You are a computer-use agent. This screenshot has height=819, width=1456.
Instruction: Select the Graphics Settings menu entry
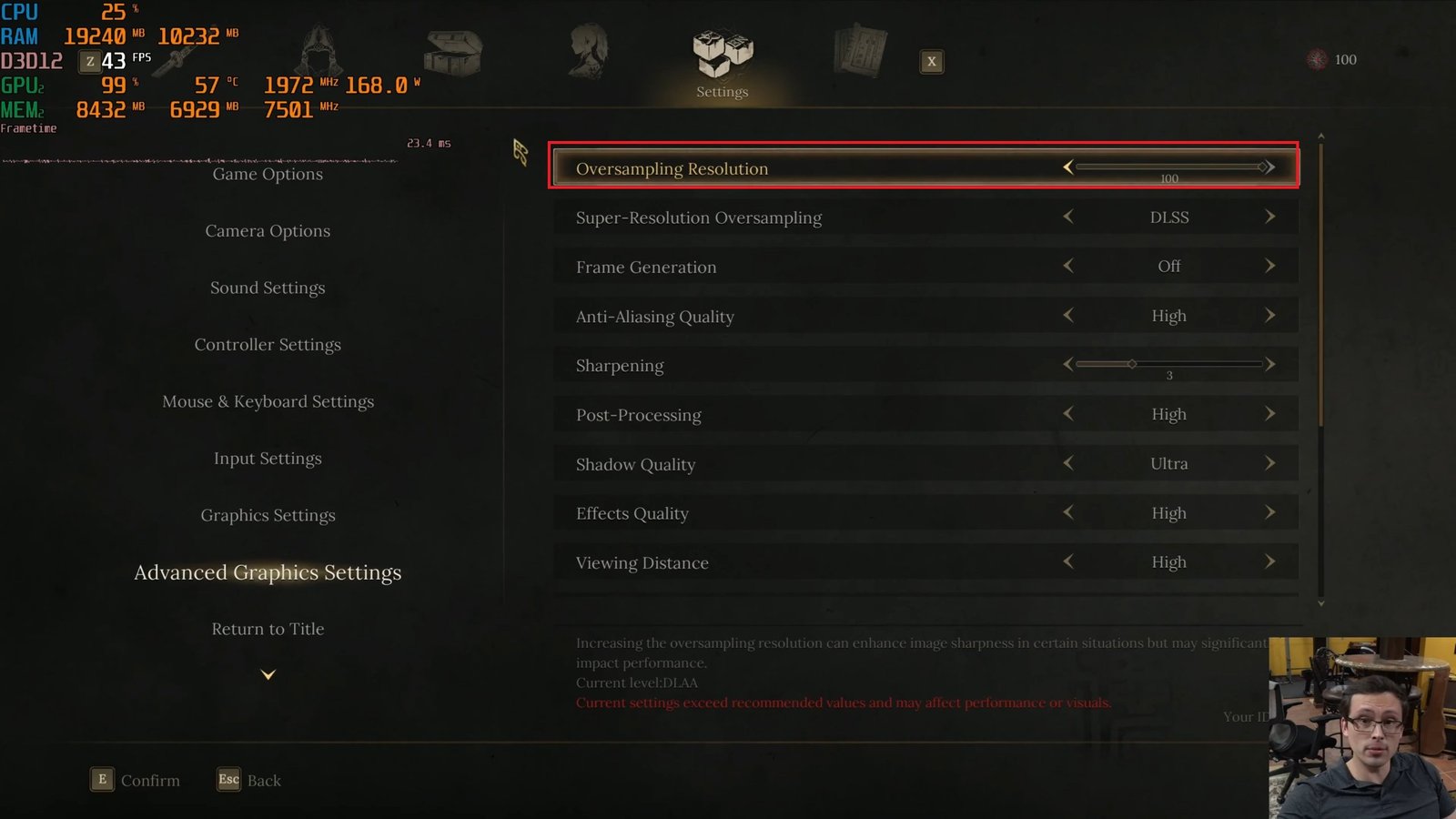(x=268, y=515)
